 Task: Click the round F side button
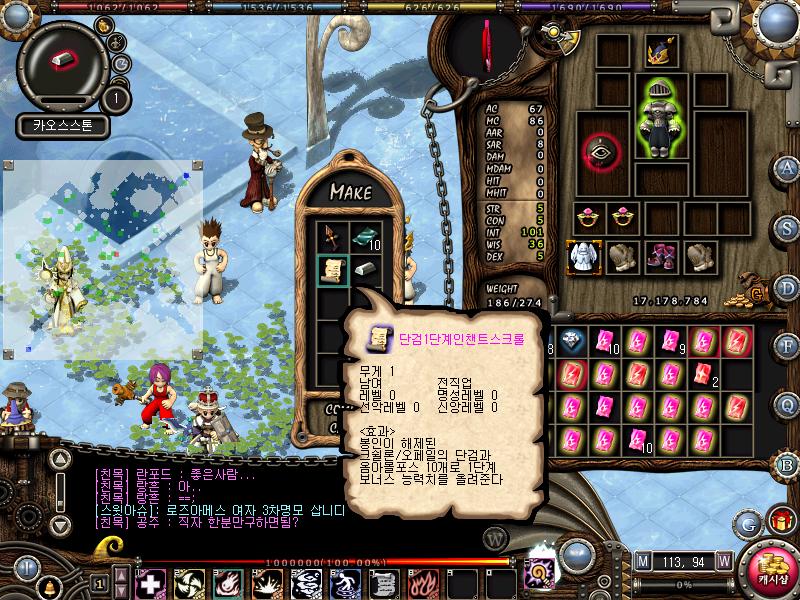788,344
